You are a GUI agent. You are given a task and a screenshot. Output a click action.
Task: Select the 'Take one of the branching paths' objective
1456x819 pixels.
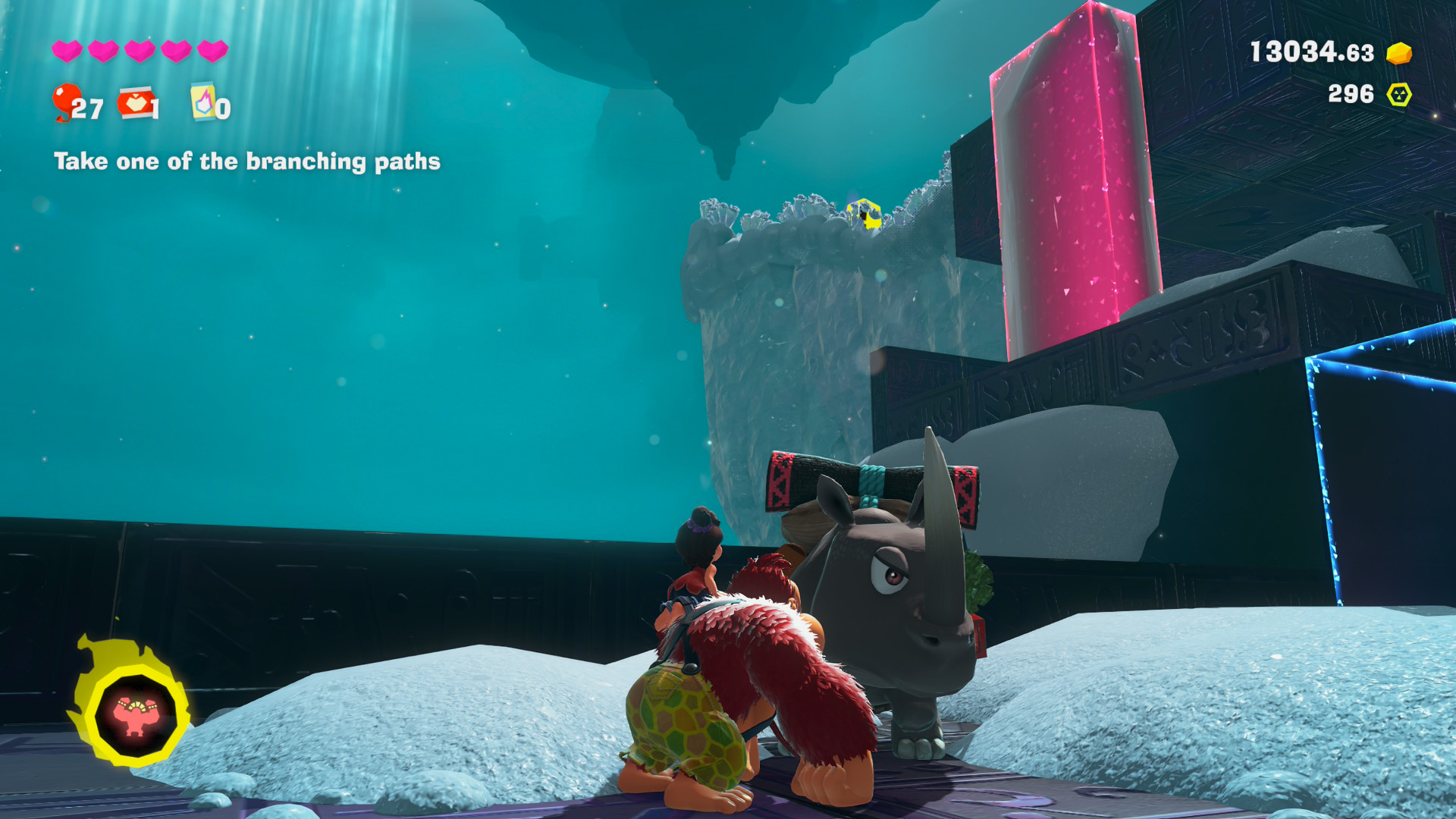(247, 162)
